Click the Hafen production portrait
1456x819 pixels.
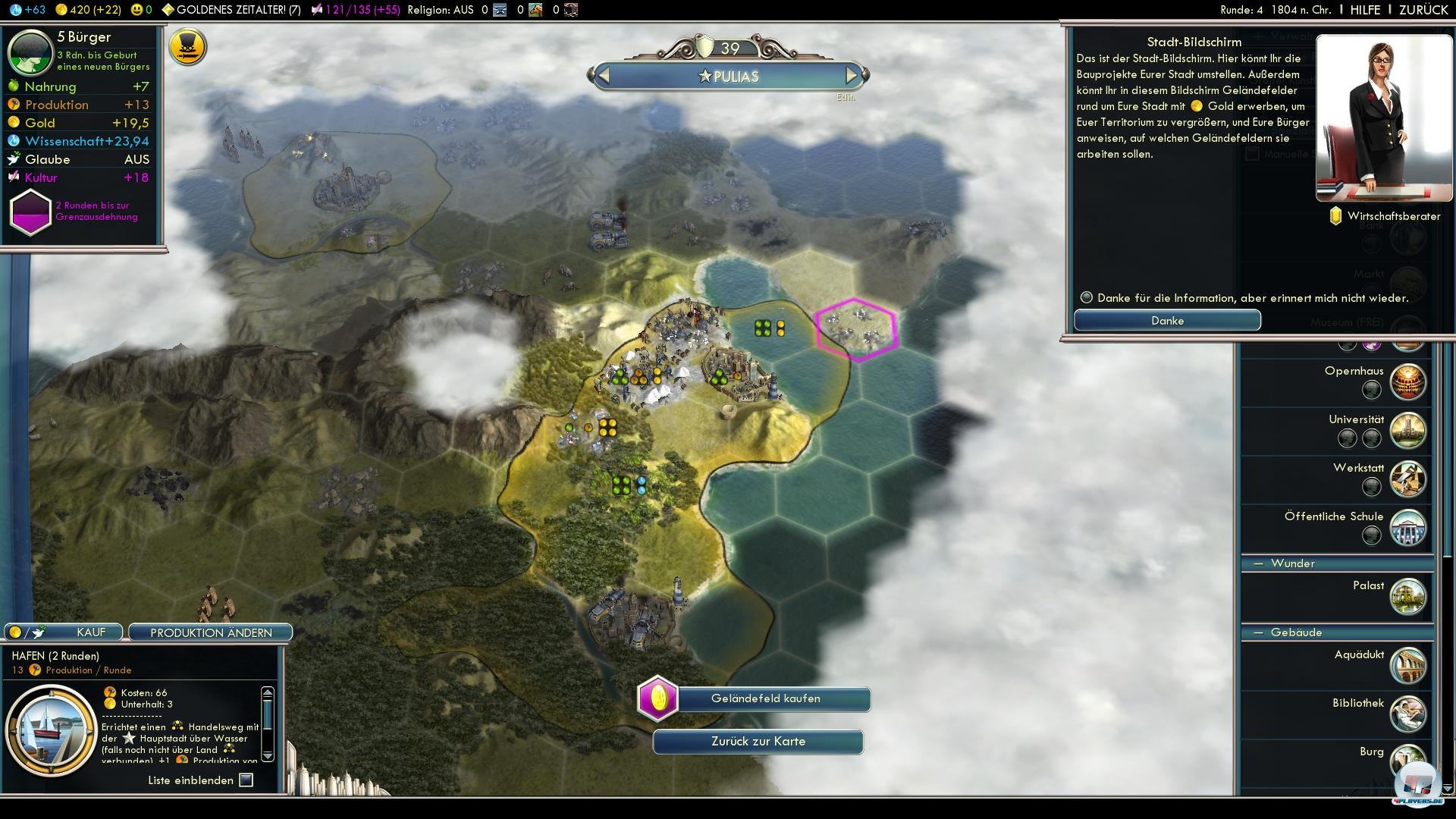(52, 730)
